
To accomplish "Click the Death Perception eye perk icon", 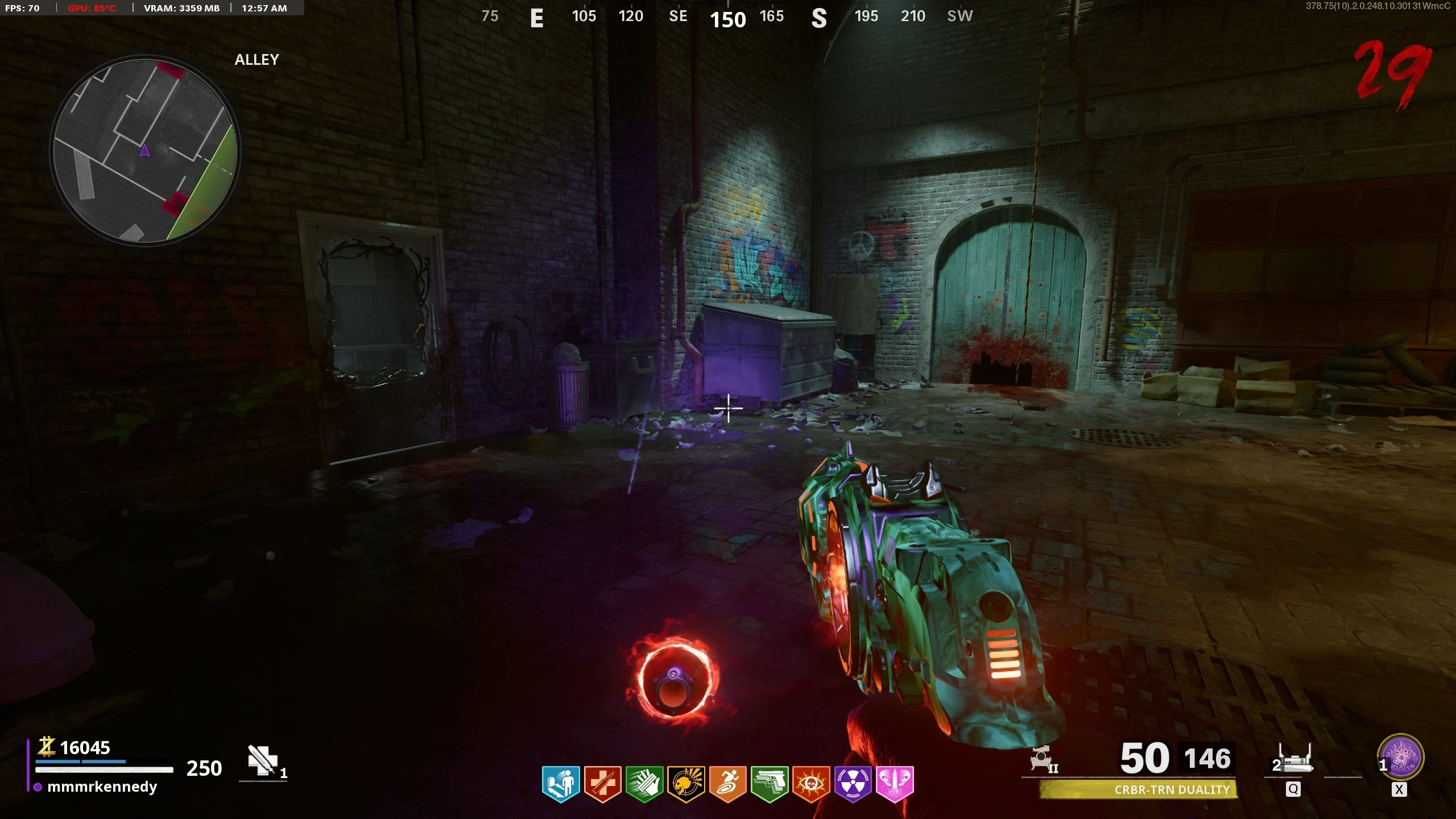I will [x=811, y=783].
